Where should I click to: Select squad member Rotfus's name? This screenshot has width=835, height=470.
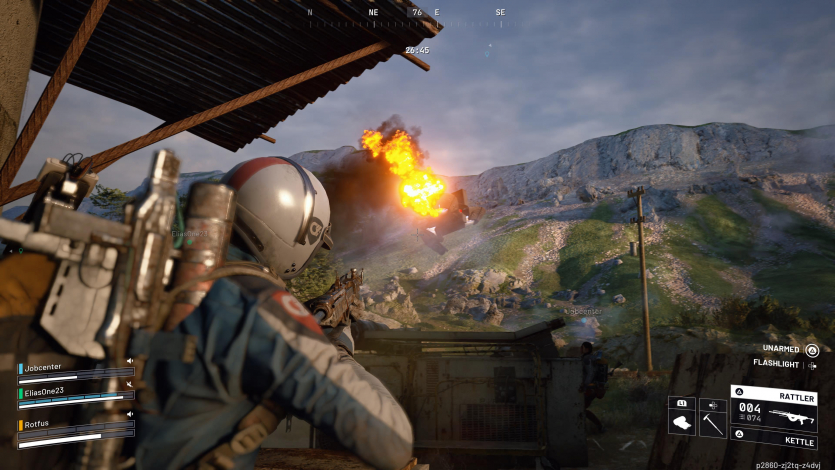click(x=38, y=424)
